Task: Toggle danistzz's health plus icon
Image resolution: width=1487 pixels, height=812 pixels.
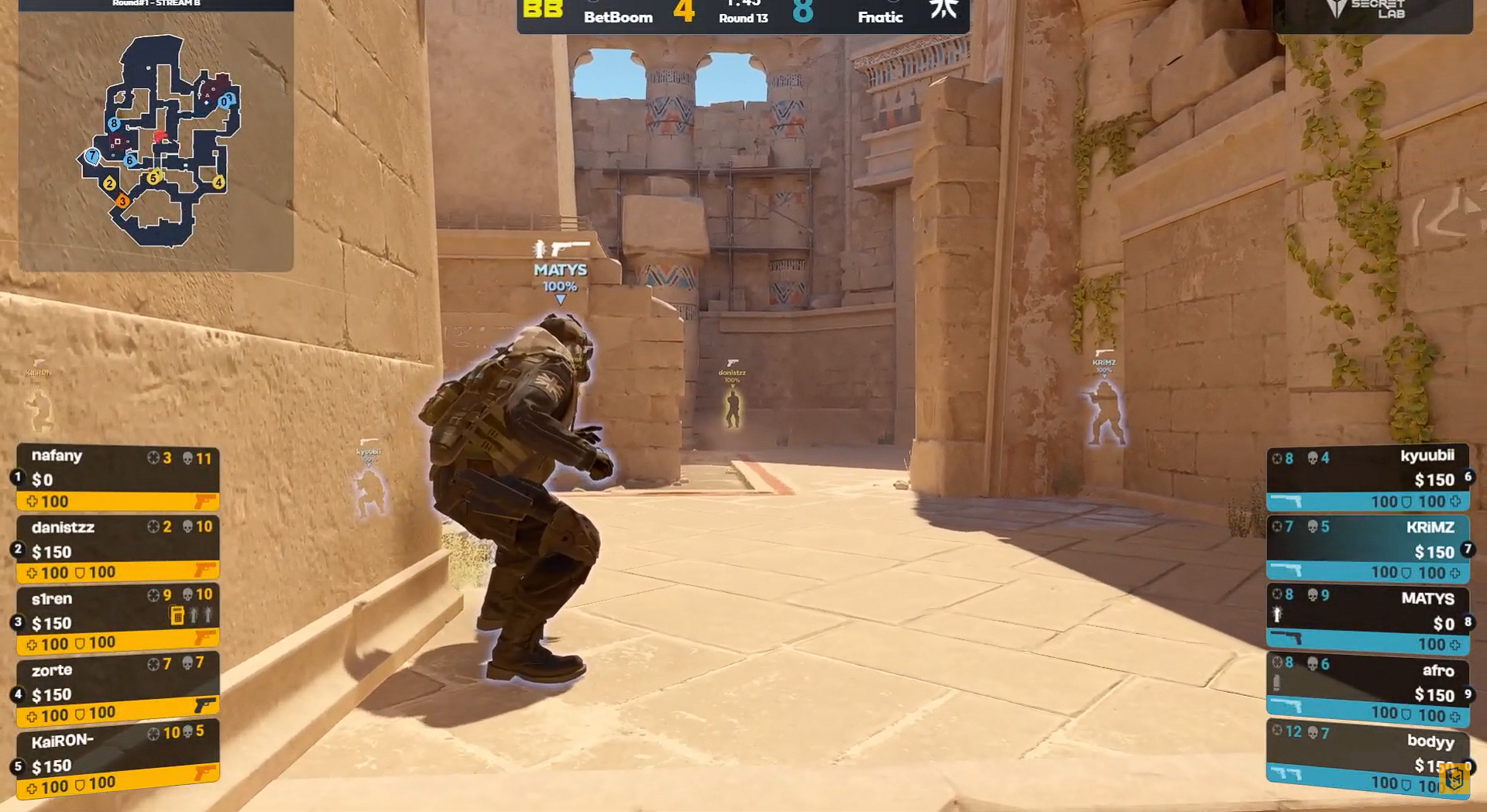Action: 32,573
